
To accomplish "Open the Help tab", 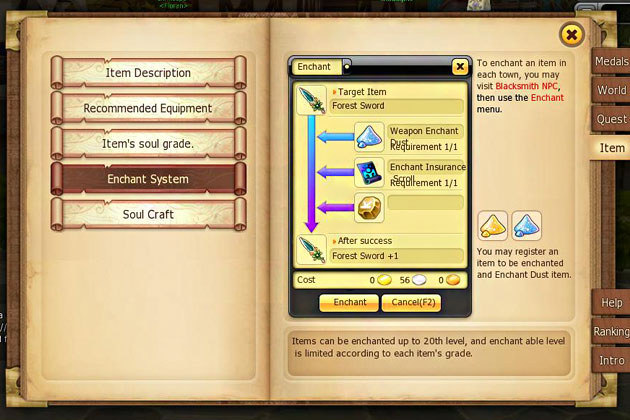I will pos(611,302).
